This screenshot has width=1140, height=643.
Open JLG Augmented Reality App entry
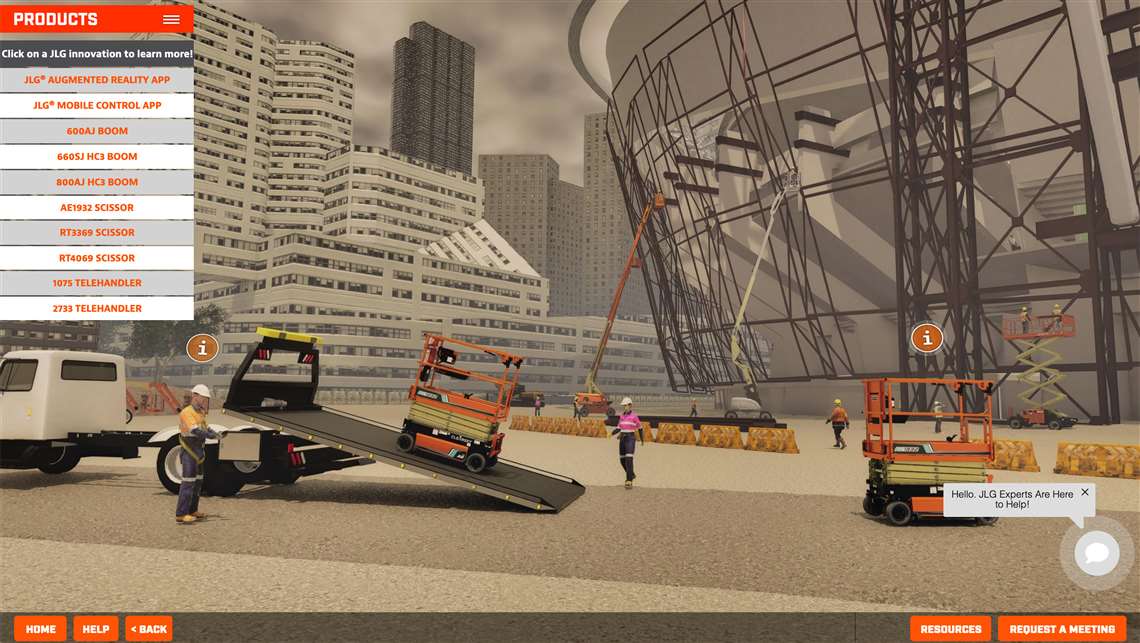97,80
